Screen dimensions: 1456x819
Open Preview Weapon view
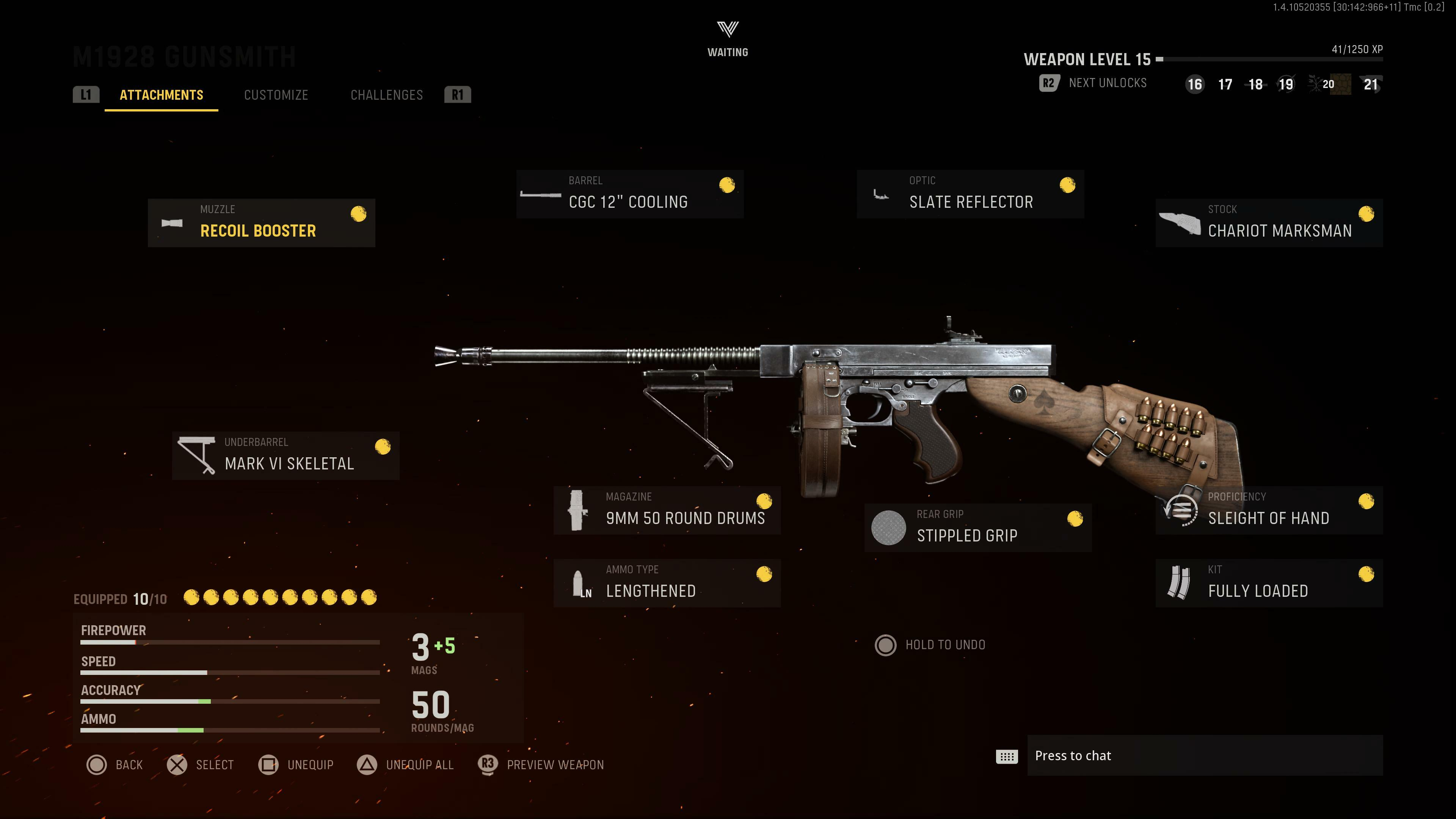tap(541, 765)
